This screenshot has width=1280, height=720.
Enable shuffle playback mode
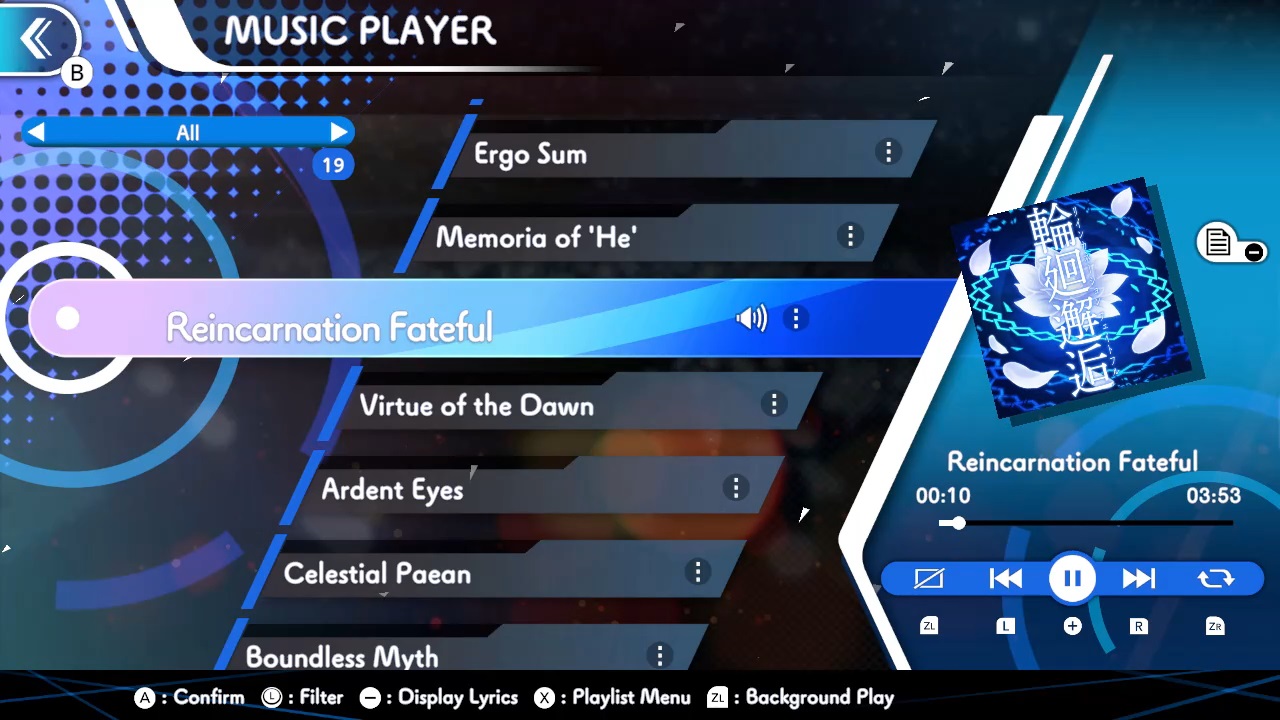pyautogui.click(x=929, y=578)
